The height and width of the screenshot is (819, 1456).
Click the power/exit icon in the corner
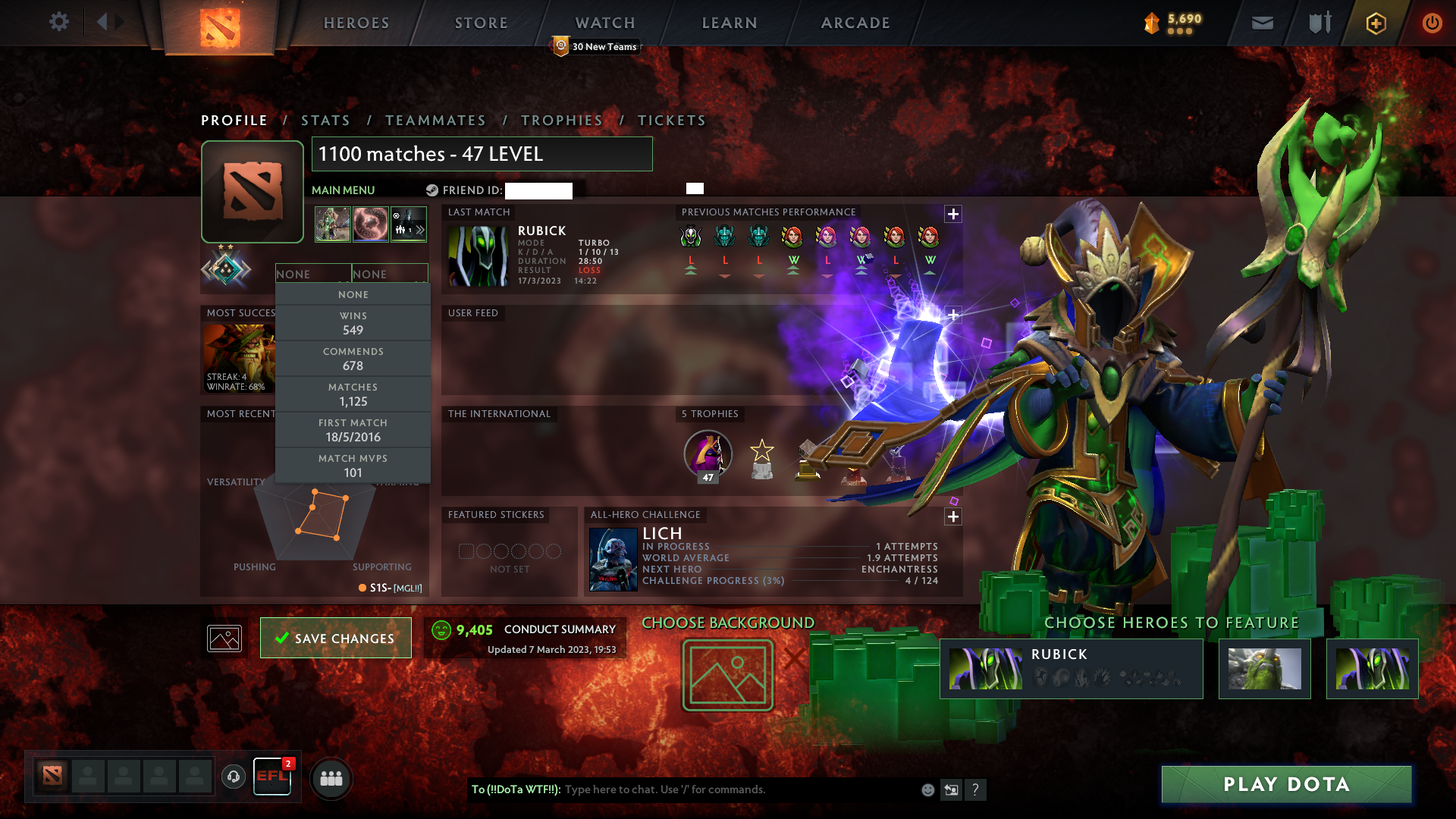pyautogui.click(x=1432, y=23)
